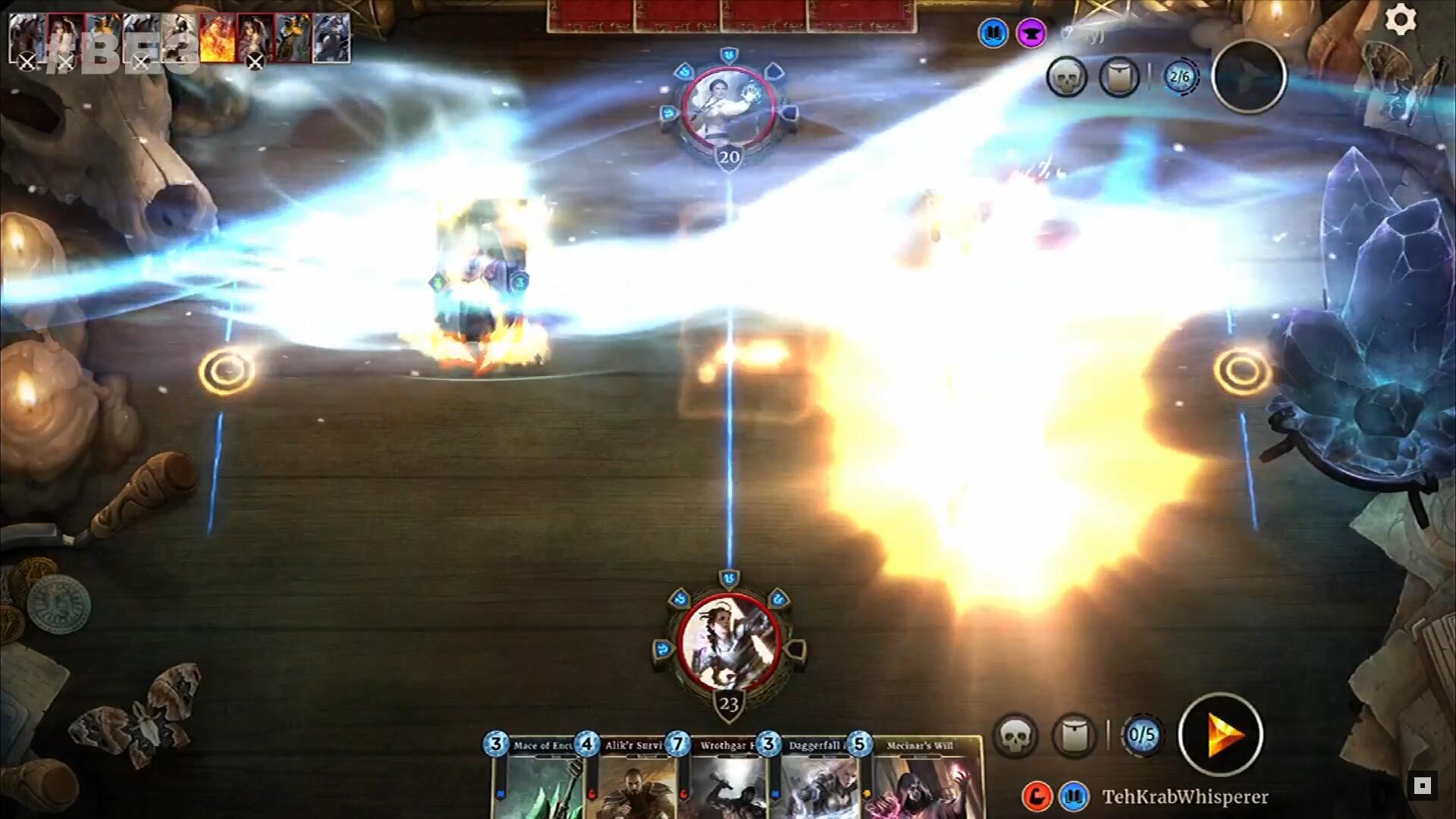The image size is (1456, 819).
Task: Open the settings gear menu
Action: [1400, 20]
